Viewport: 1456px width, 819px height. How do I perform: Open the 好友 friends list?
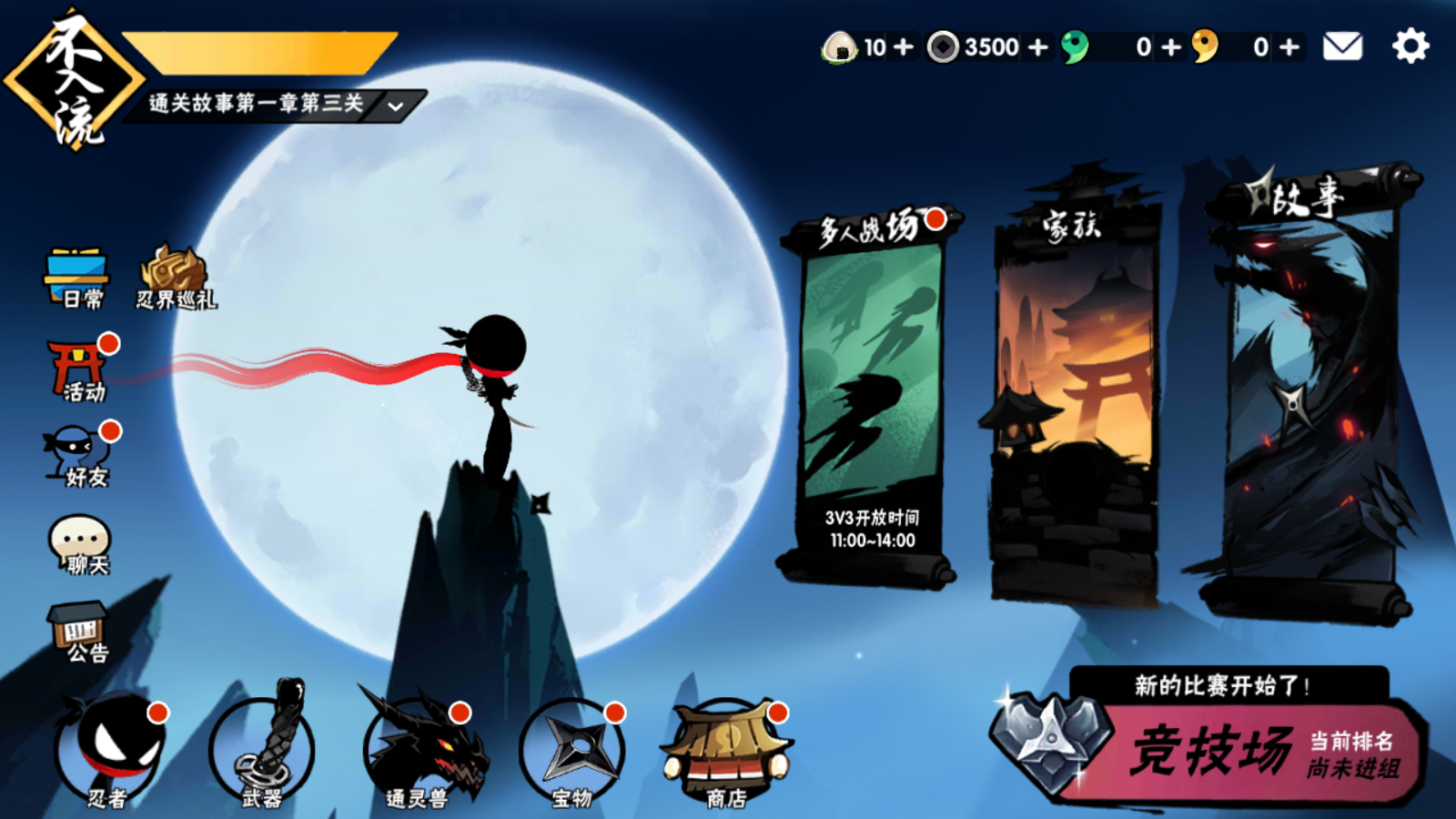point(80,457)
